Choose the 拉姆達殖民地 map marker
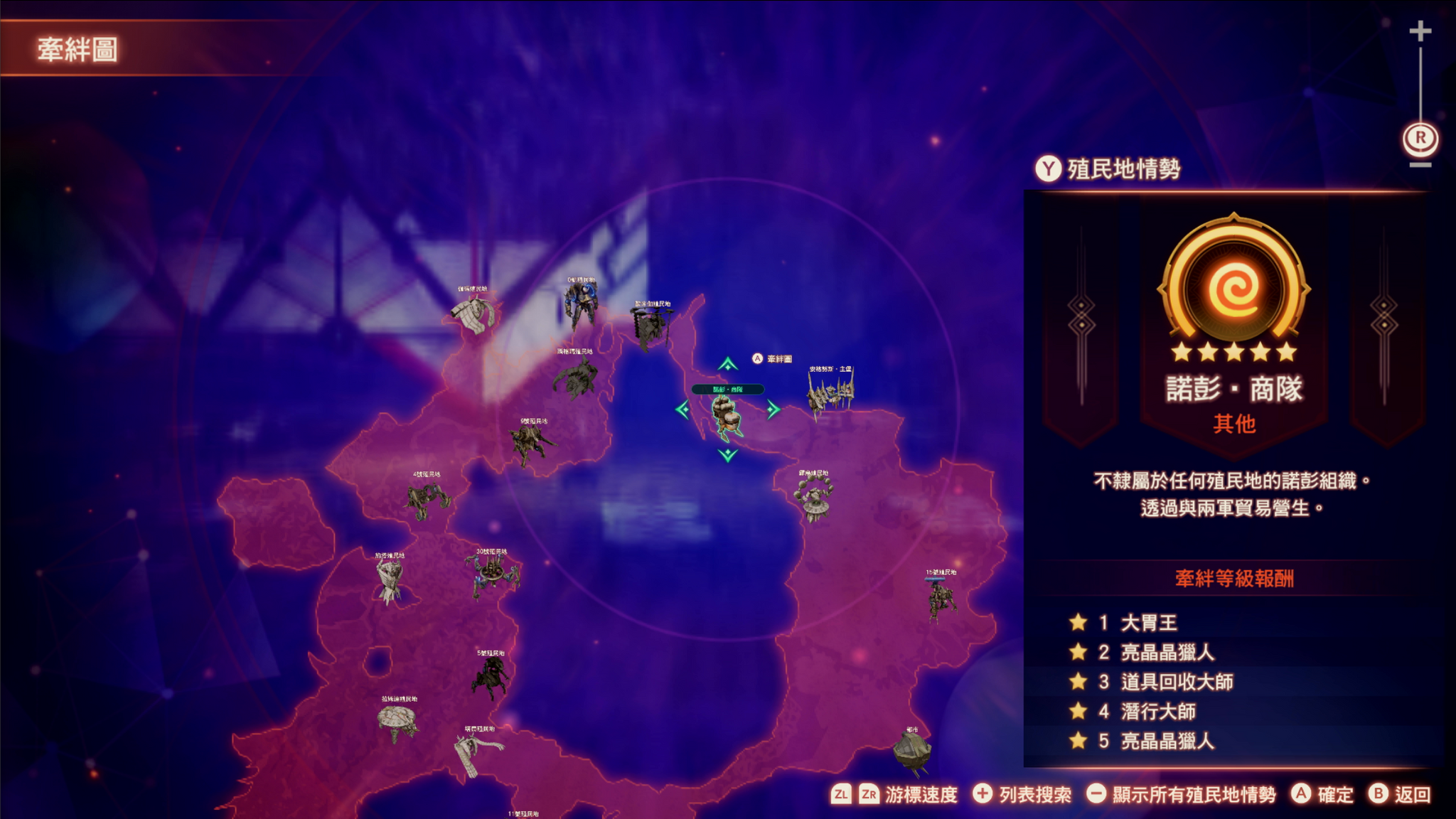1456x819 pixels. [398, 722]
